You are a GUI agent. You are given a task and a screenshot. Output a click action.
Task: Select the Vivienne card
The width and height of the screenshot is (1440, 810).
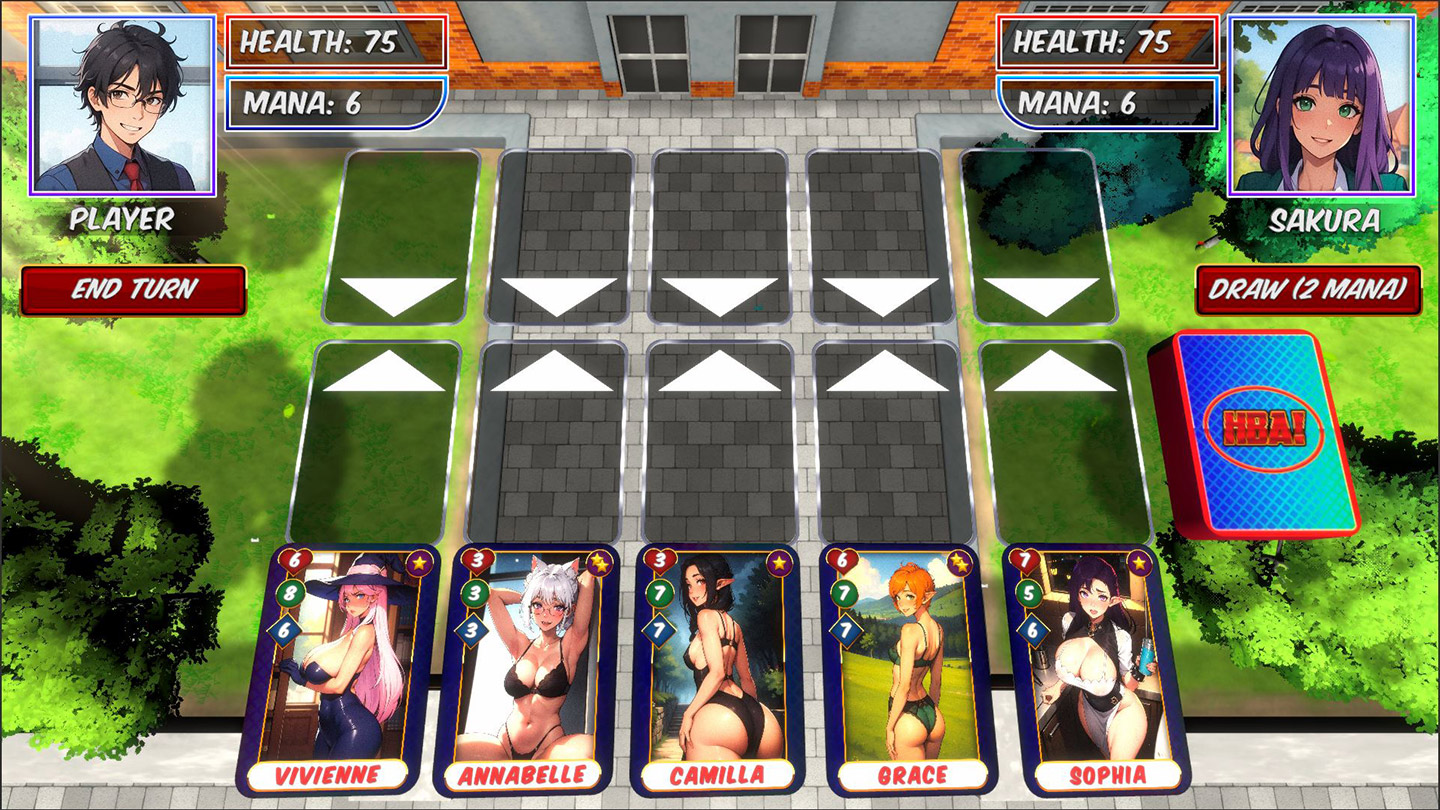338,670
